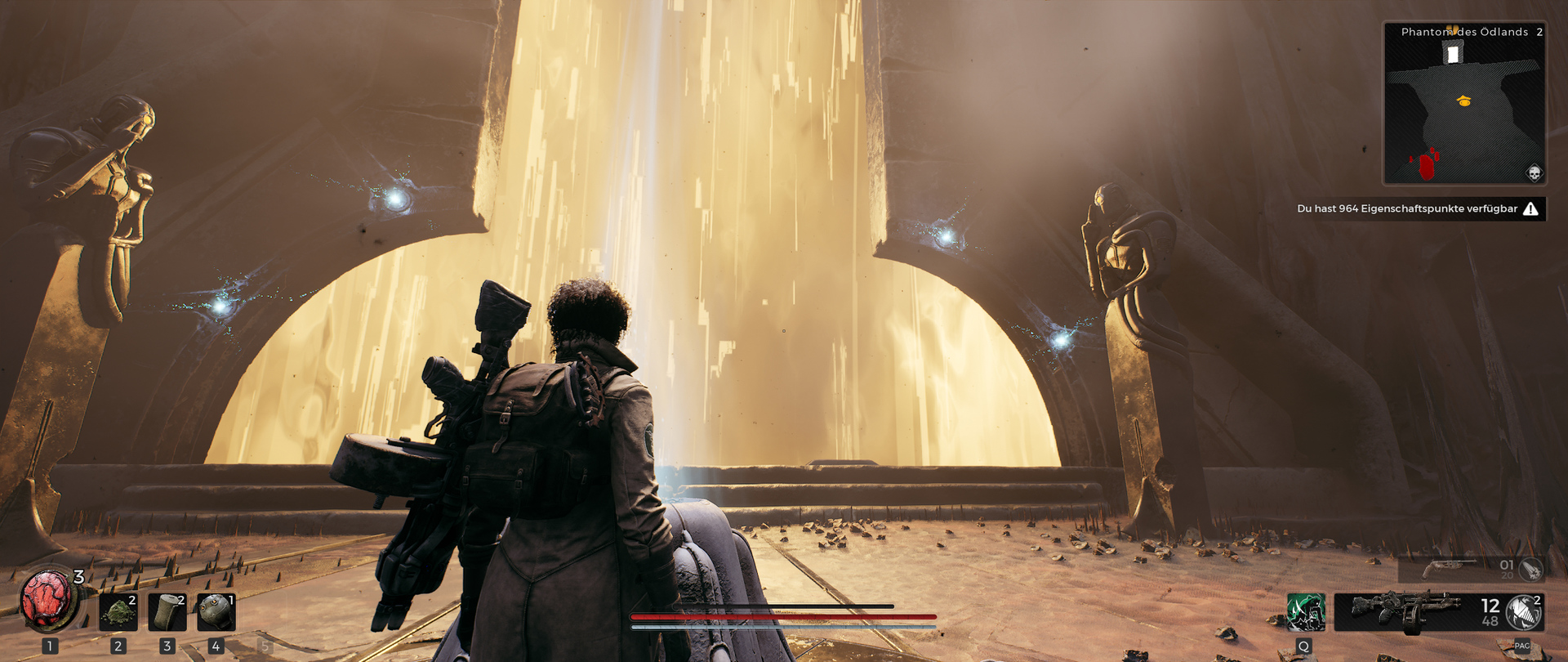The width and height of the screenshot is (1568, 662).
Task: Use the bandage roll item slot
Action: pos(167,612)
